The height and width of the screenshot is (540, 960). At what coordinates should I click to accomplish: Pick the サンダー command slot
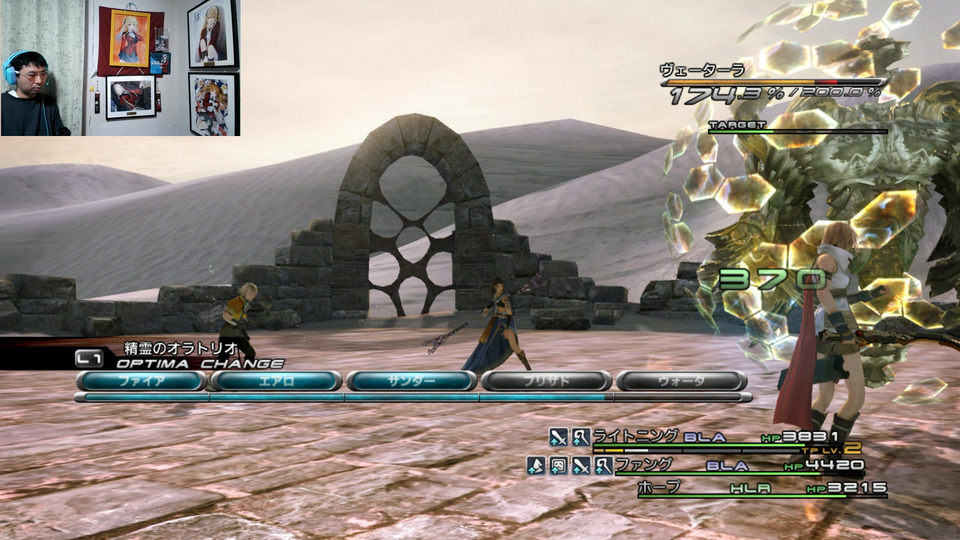pos(411,381)
